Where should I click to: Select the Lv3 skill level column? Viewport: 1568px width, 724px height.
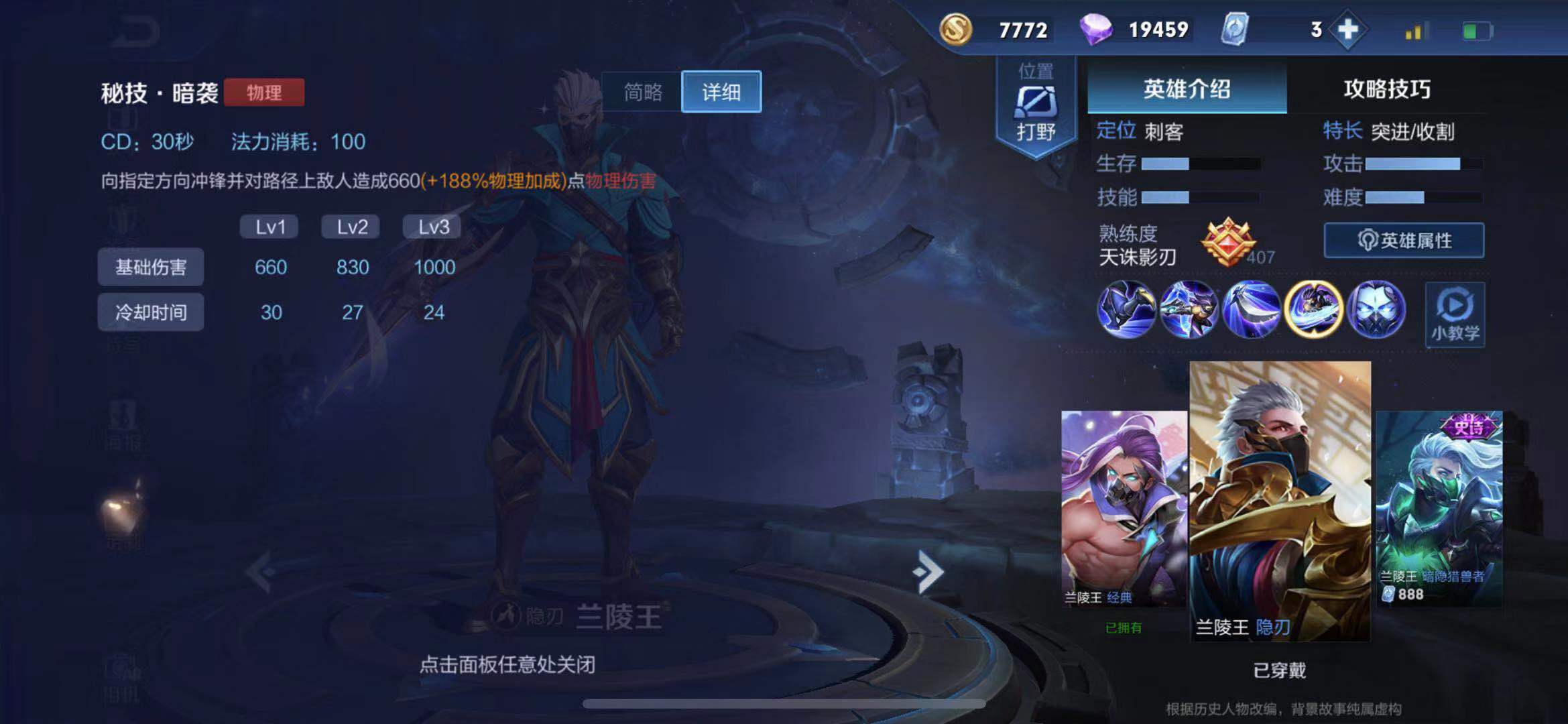click(x=432, y=227)
